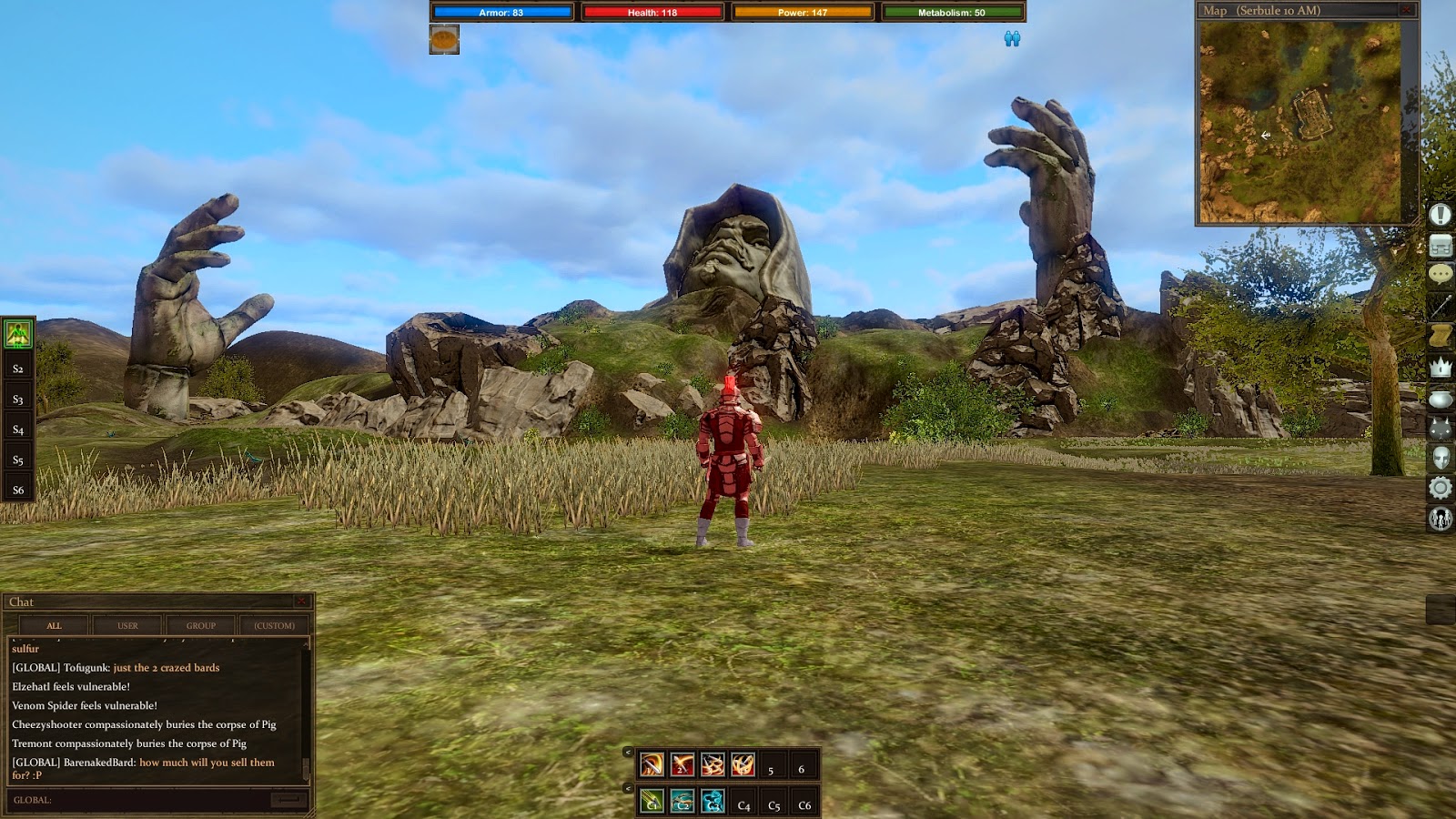Close the Map window

click(x=1407, y=10)
